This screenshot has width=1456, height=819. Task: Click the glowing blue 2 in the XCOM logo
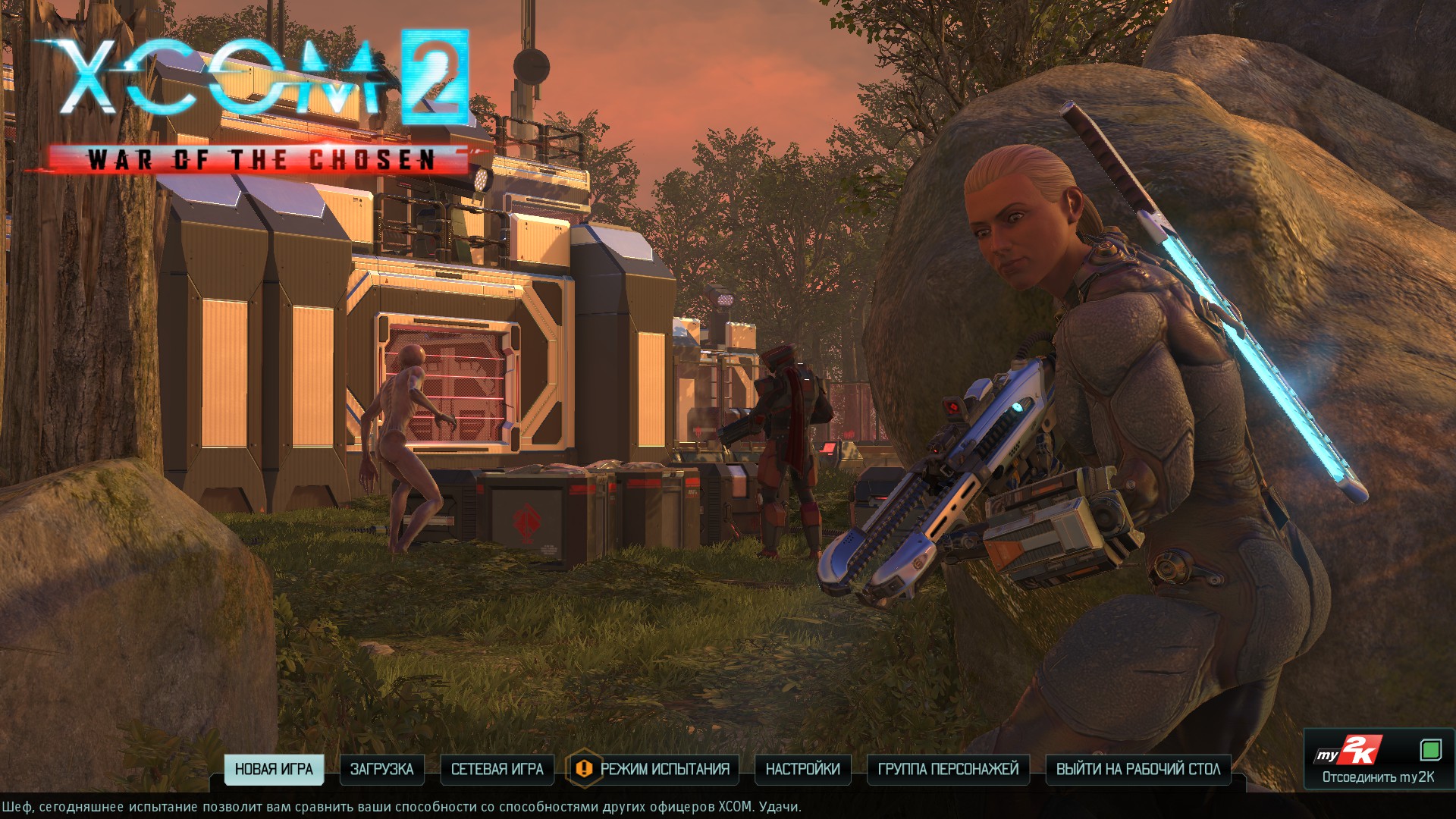tap(436, 76)
